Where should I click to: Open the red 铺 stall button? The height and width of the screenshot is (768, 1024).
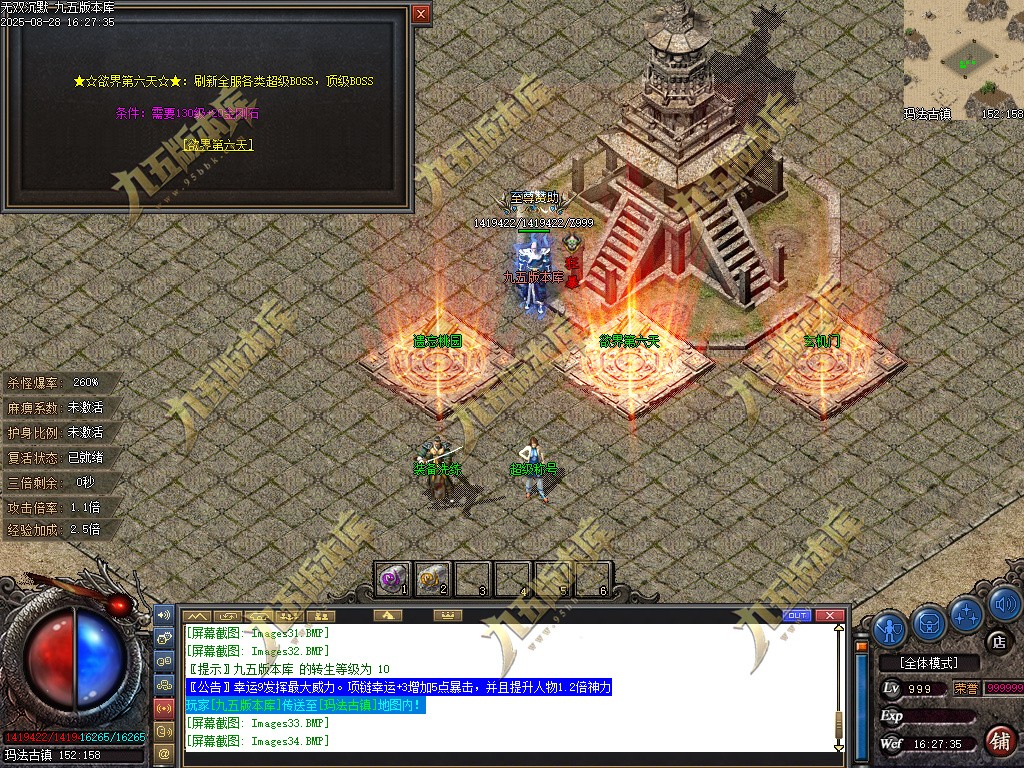pos(998,741)
